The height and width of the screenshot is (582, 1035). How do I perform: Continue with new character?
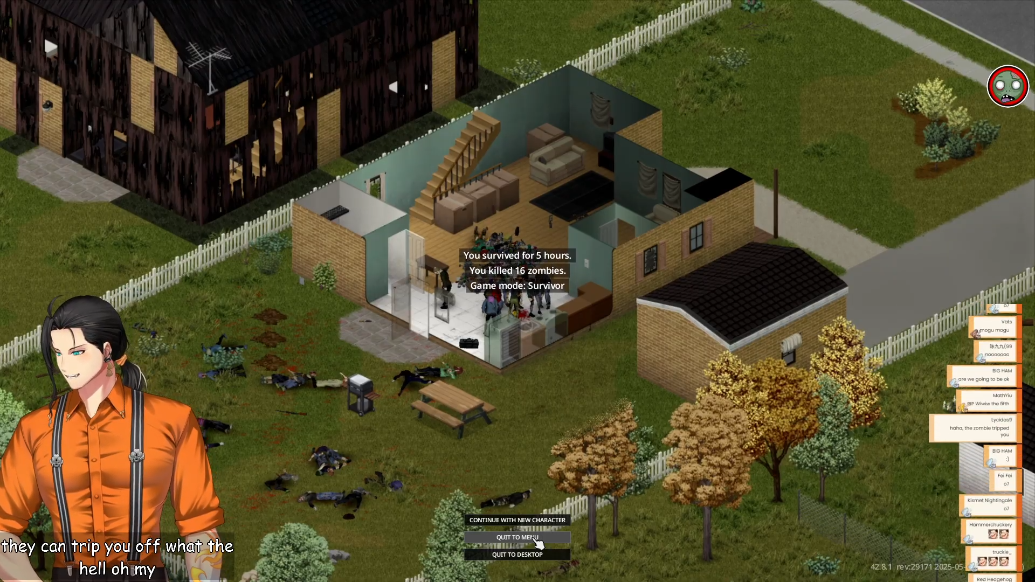517,520
